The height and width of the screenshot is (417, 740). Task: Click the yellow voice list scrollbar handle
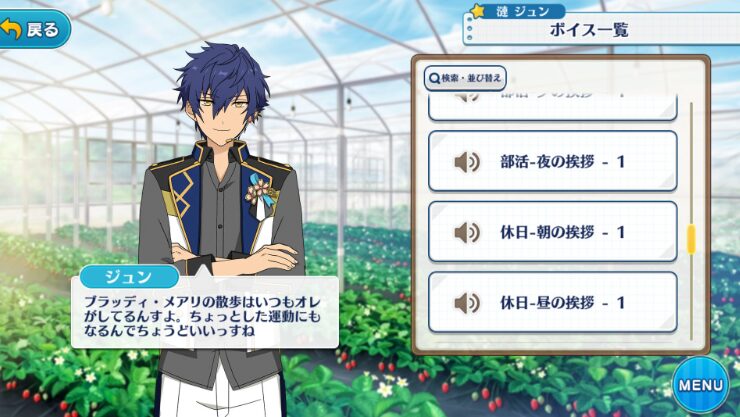coord(690,237)
